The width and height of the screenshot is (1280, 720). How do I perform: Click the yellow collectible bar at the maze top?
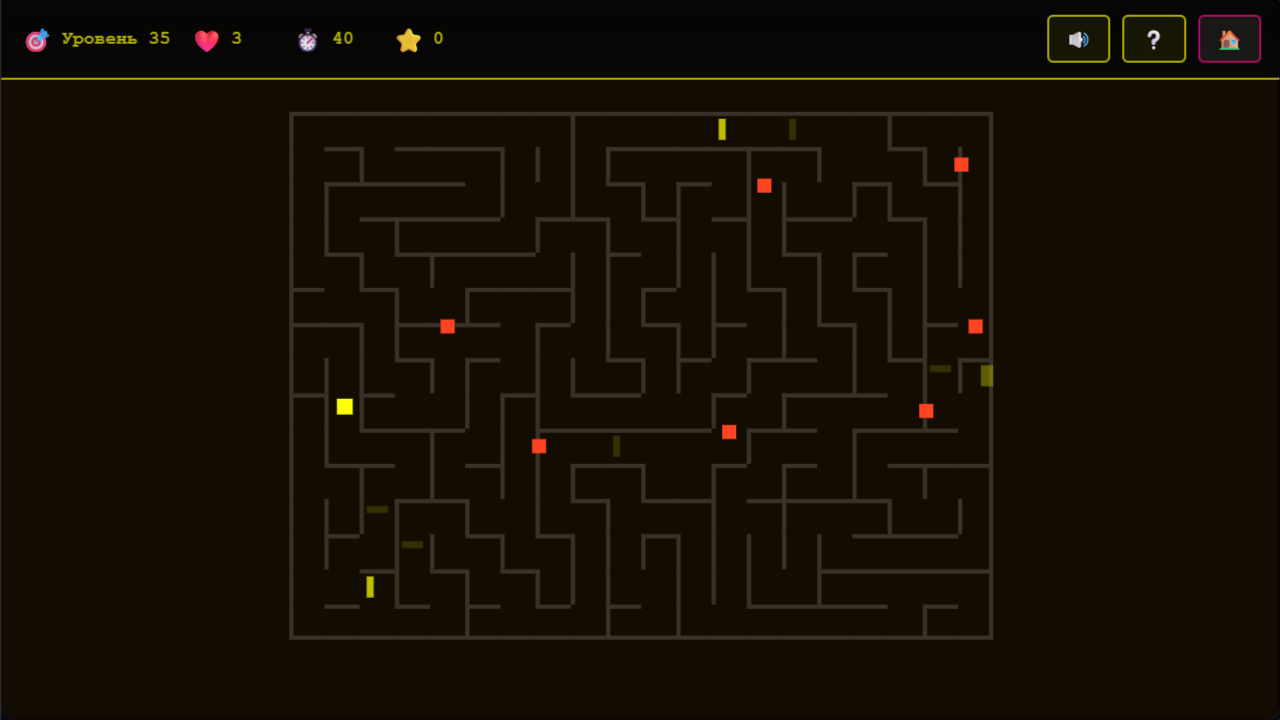tap(720, 128)
